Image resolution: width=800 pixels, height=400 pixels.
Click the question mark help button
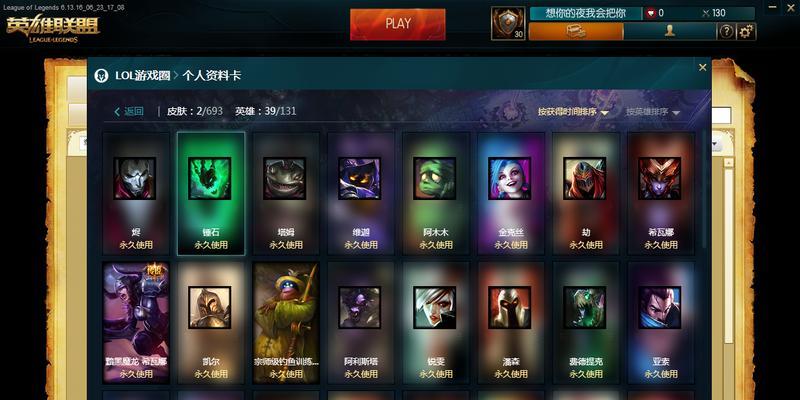click(727, 32)
